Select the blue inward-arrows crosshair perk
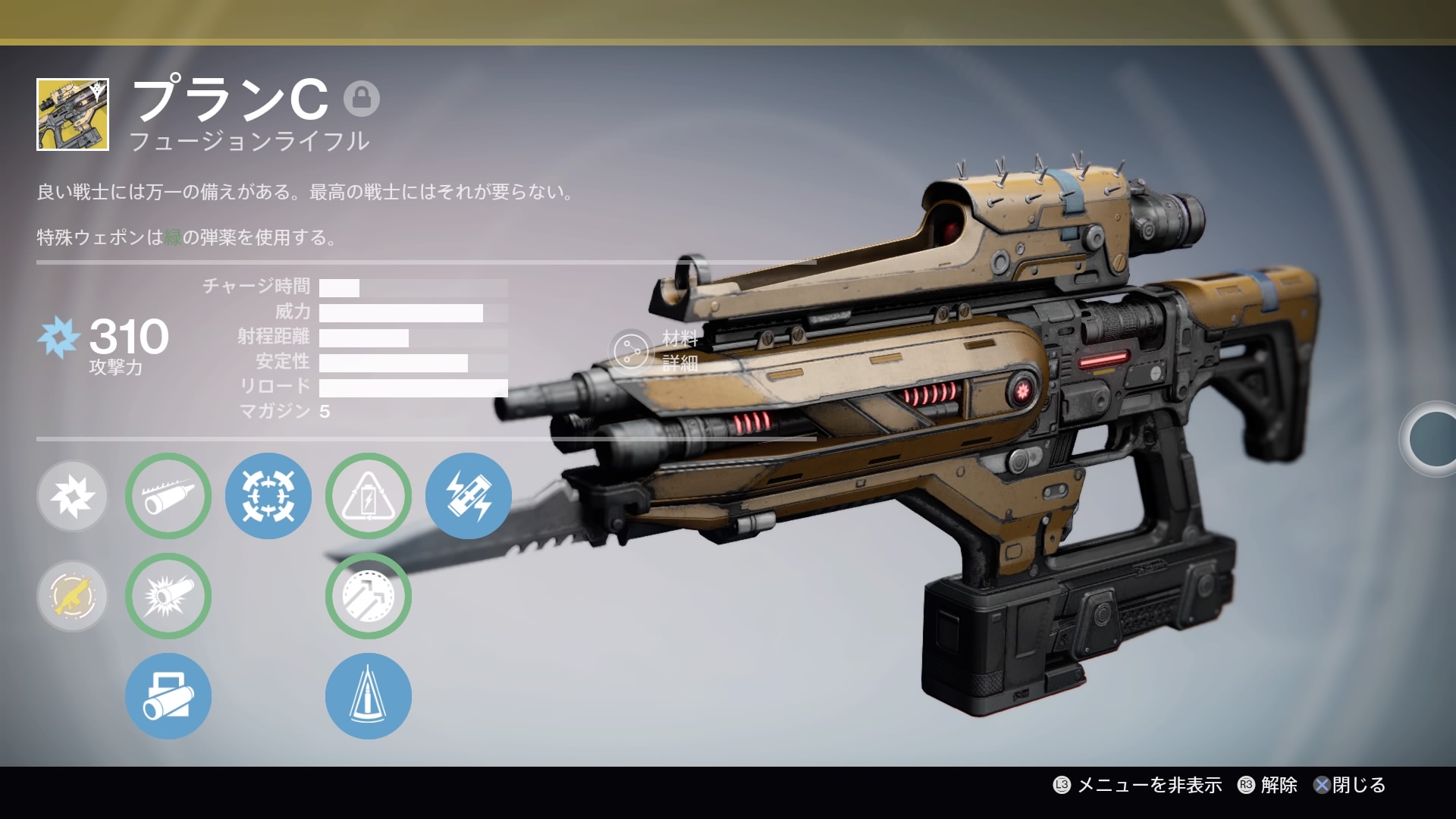The image size is (1456, 819). (x=268, y=496)
